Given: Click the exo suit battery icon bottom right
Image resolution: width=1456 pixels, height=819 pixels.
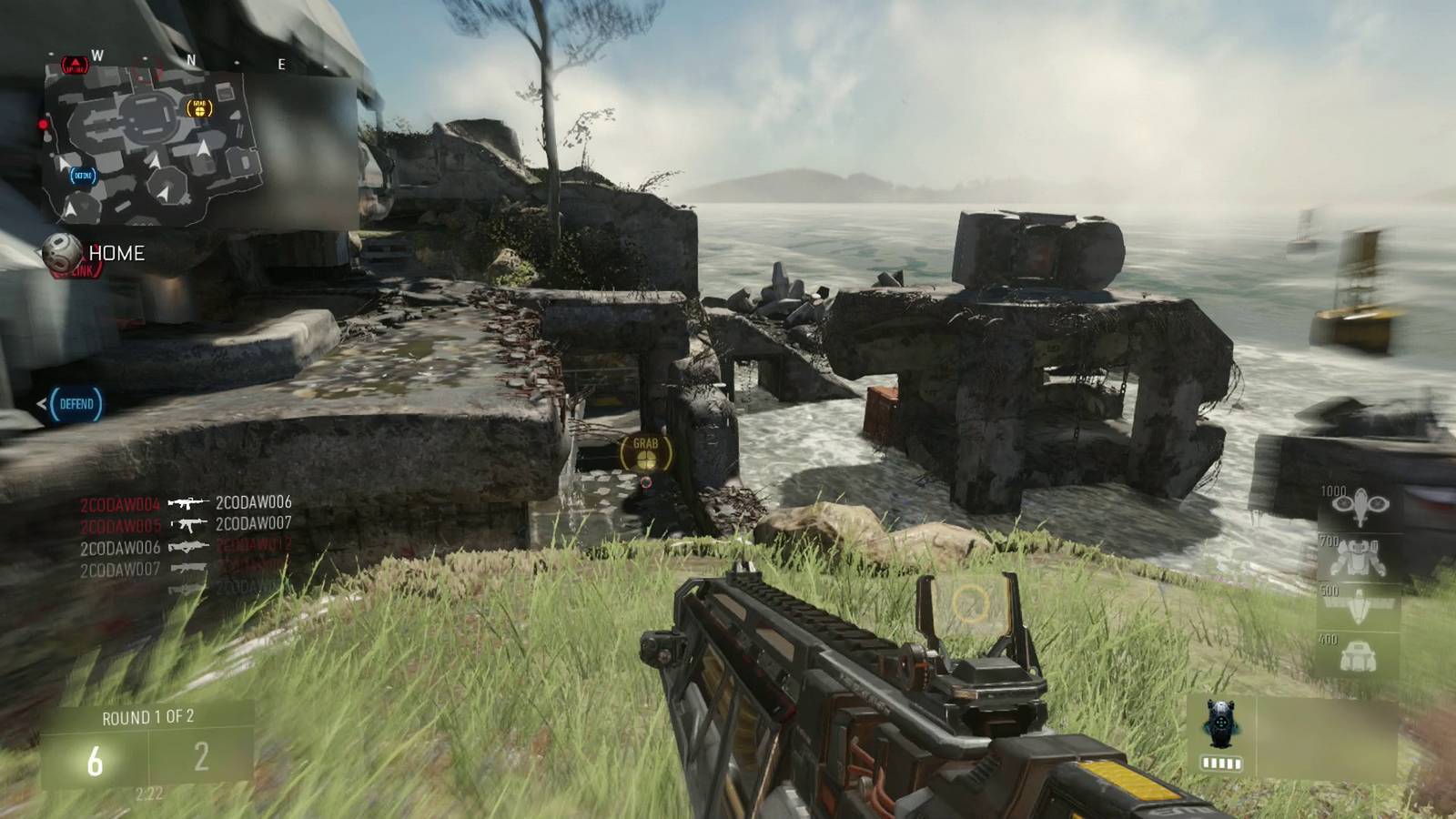Looking at the screenshot, I should pos(1219,763).
